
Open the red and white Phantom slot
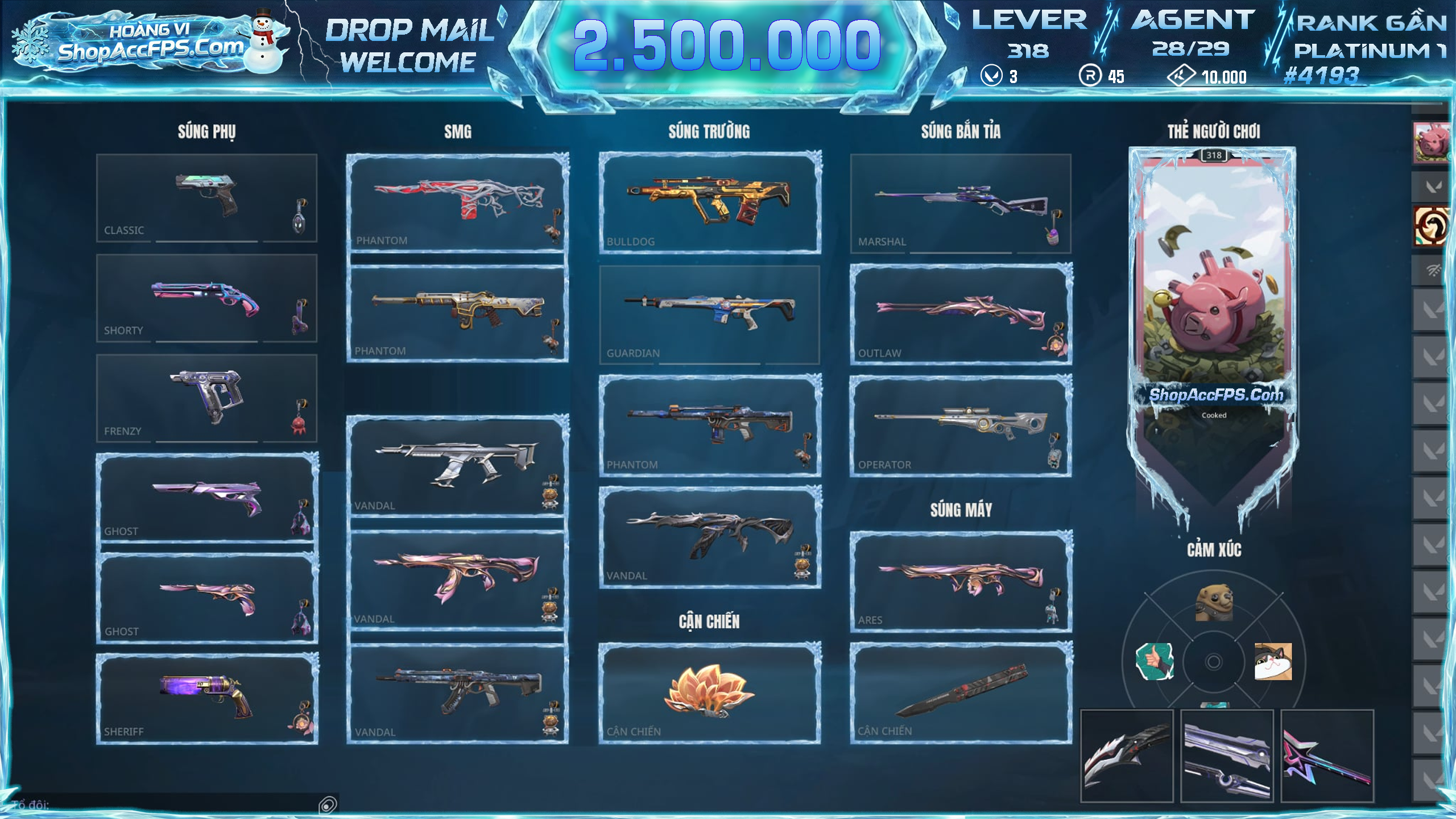click(457, 202)
